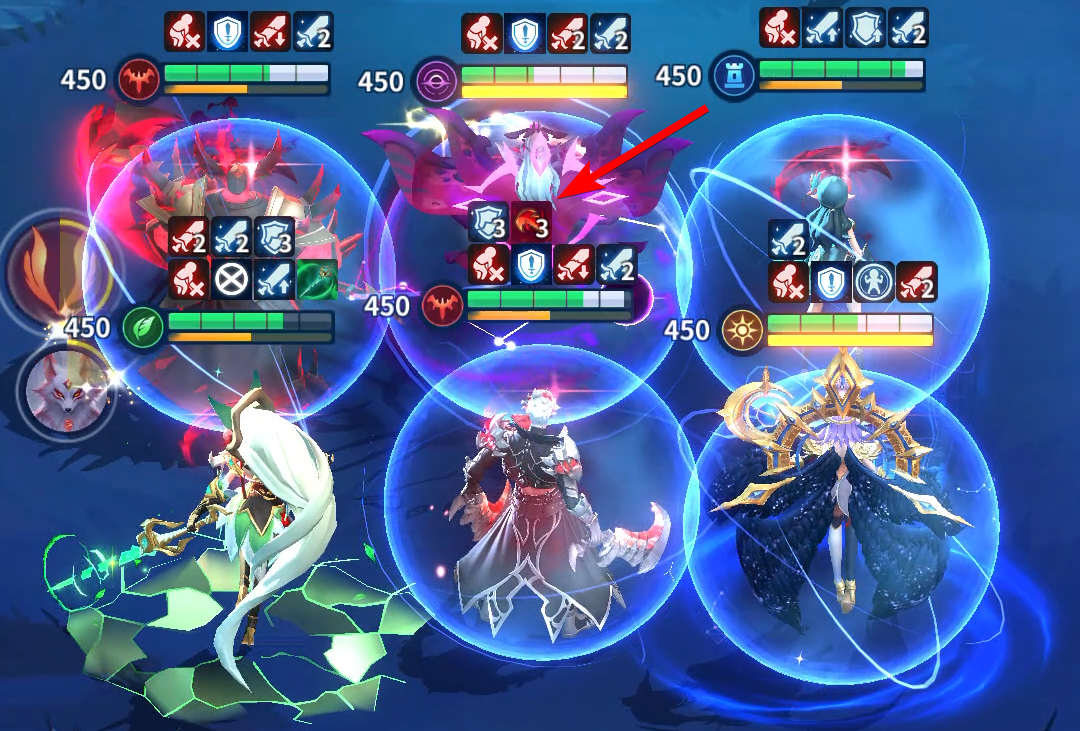Choose the purple orb class emblem

coord(435,80)
